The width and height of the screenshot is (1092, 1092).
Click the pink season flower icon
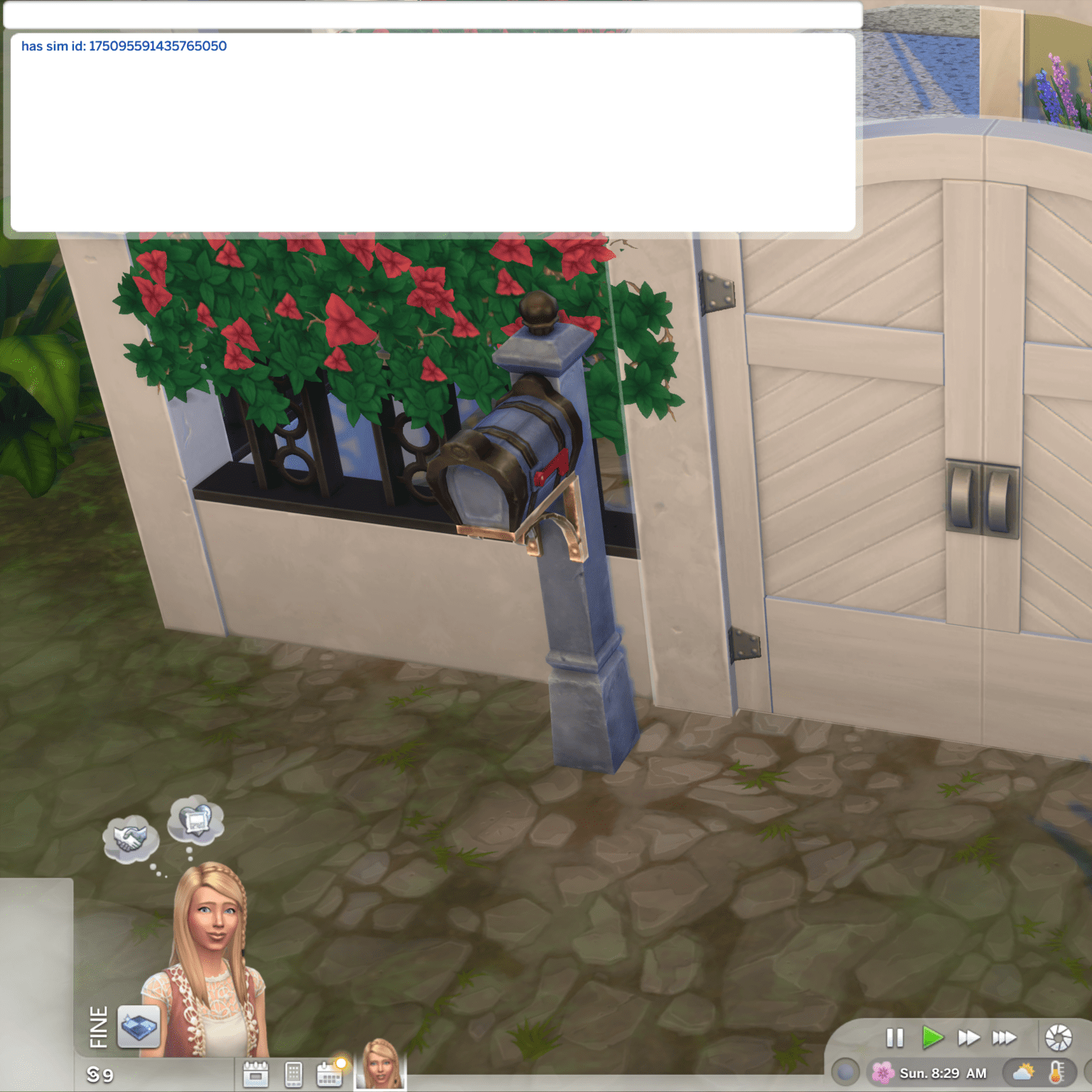(883, 1071)
